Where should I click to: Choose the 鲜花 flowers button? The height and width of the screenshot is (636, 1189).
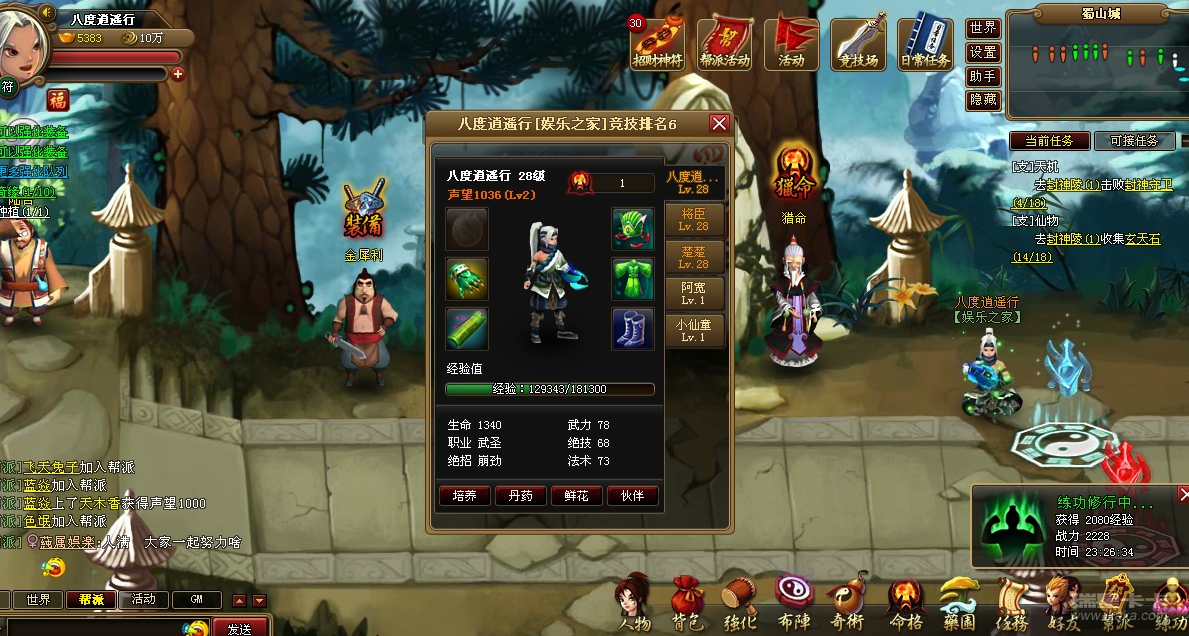click(x=576, y=495)
